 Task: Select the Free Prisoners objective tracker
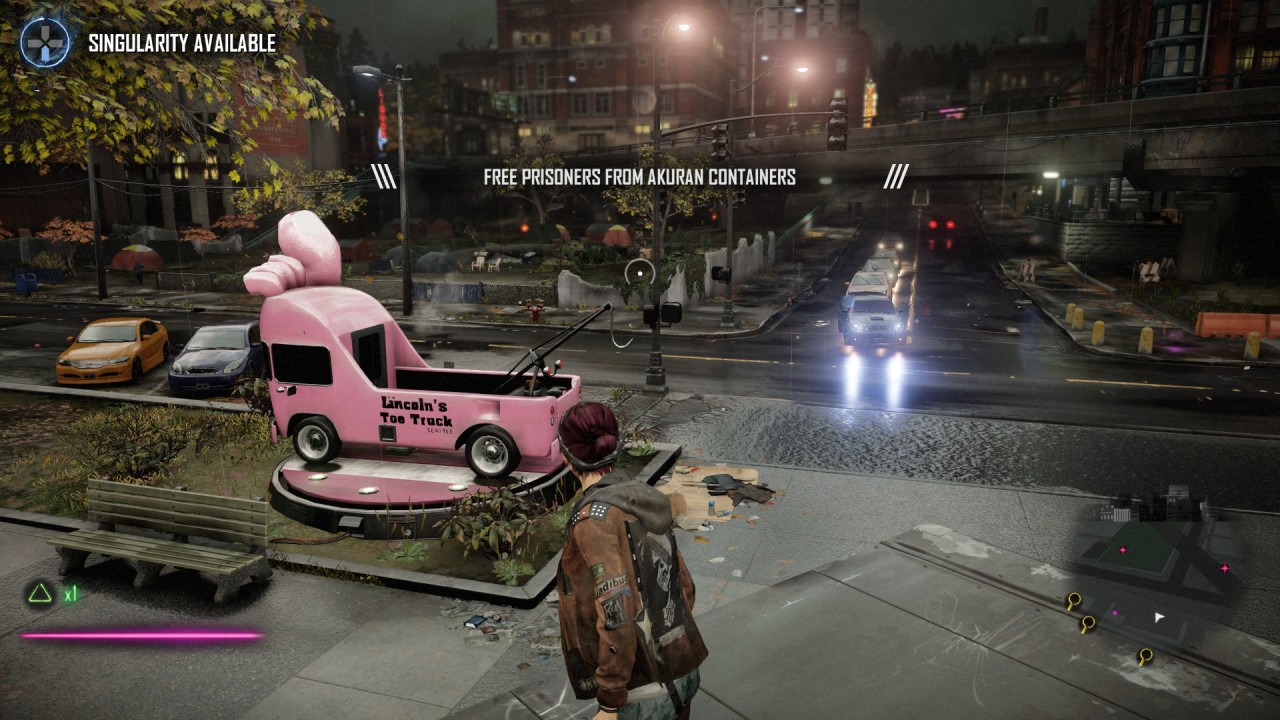(639, 177)
